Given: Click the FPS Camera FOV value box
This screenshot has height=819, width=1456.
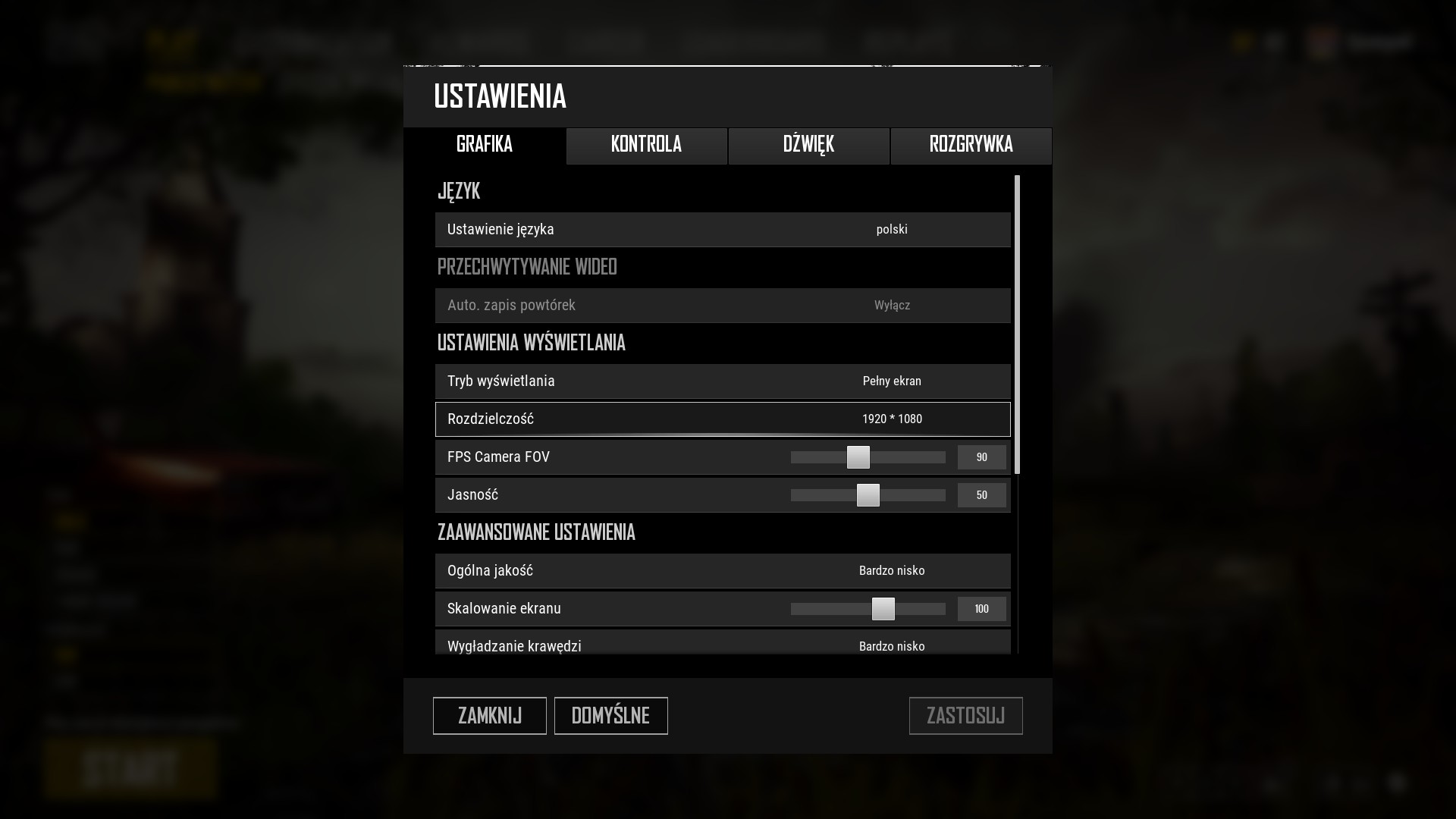Looking at the screenshot, I should 981,457.
